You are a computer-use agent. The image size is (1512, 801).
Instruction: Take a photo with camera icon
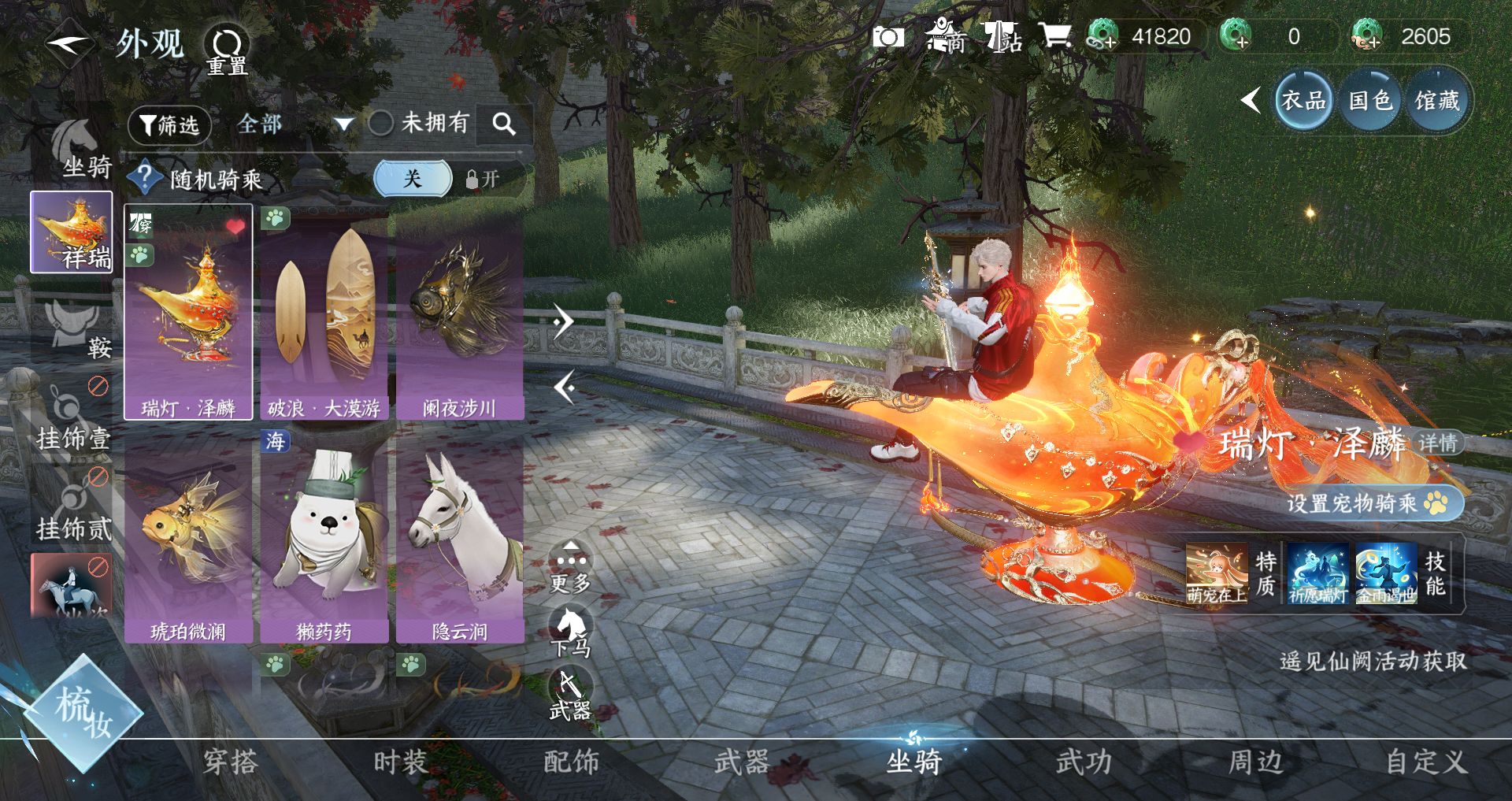click(x=888, y=36)
